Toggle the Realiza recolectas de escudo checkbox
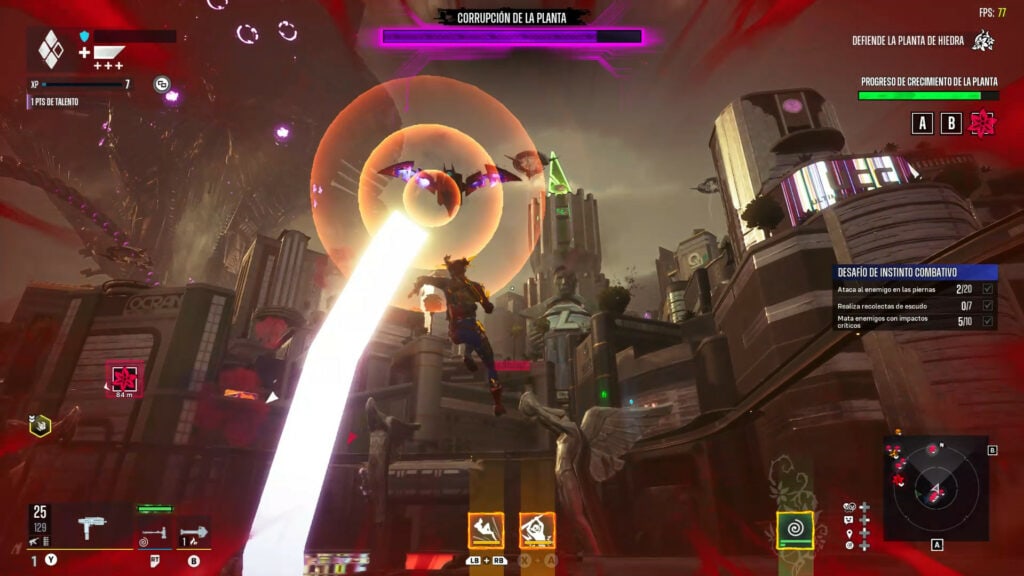Screen dimensions: 1024x576 click(x=988, y=305)
